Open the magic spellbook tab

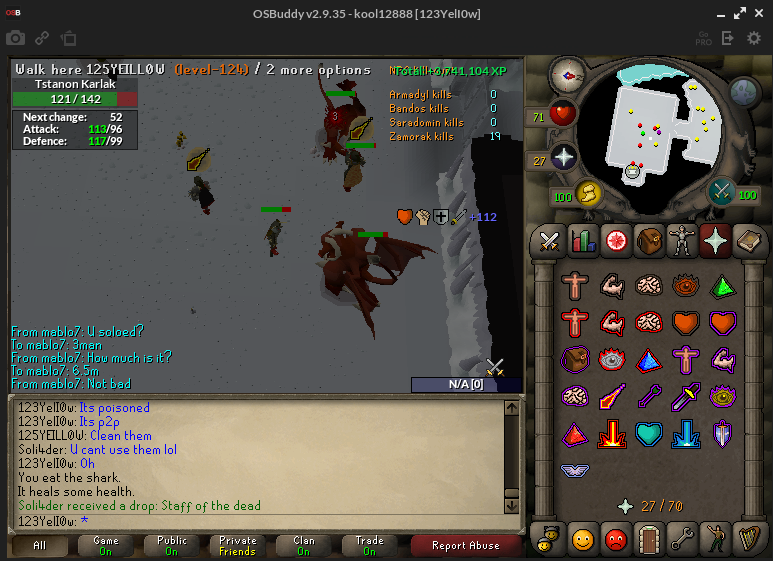pos(749,240)
